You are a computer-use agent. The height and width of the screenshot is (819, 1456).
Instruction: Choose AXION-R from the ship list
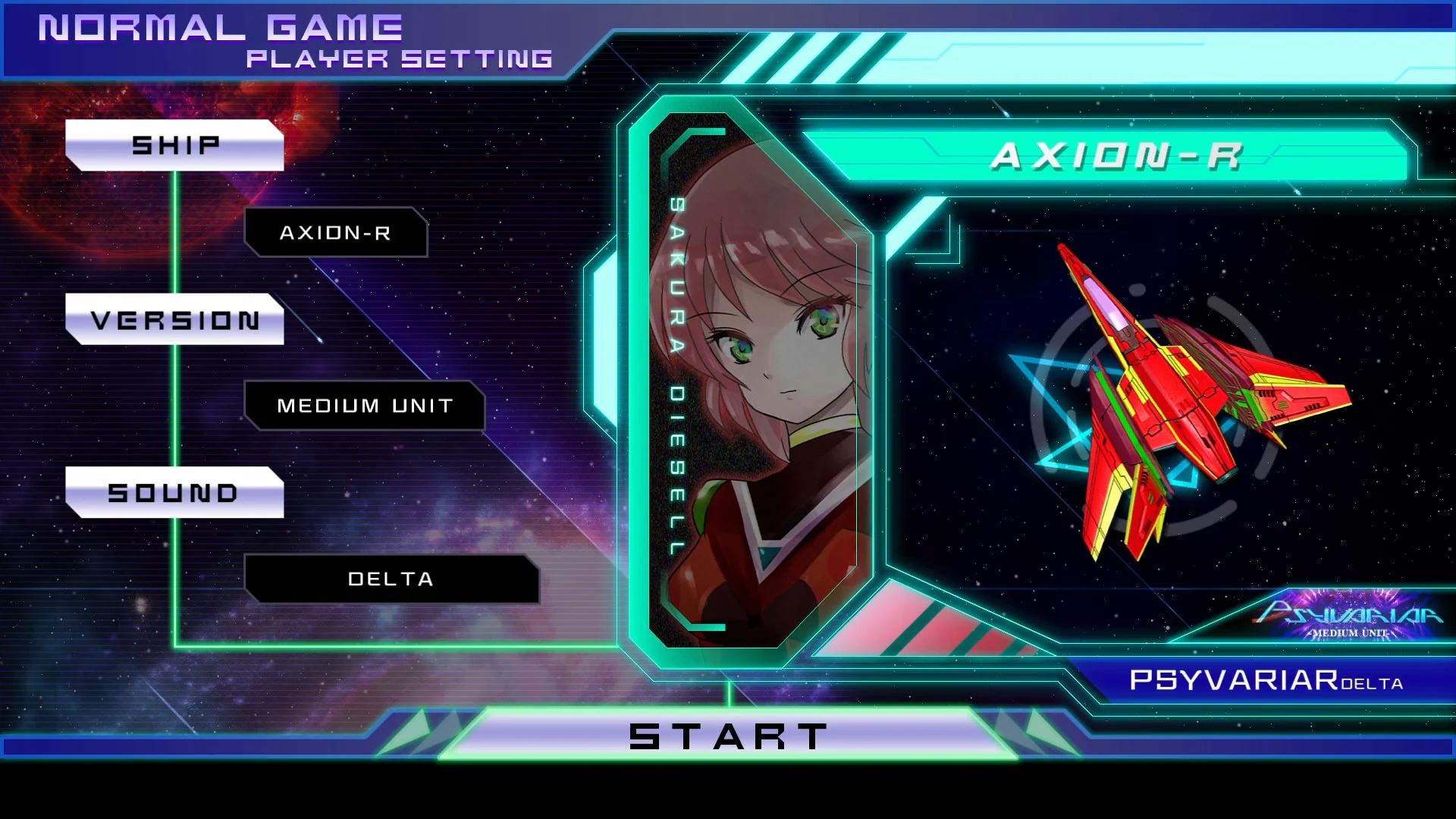point(337,233)
